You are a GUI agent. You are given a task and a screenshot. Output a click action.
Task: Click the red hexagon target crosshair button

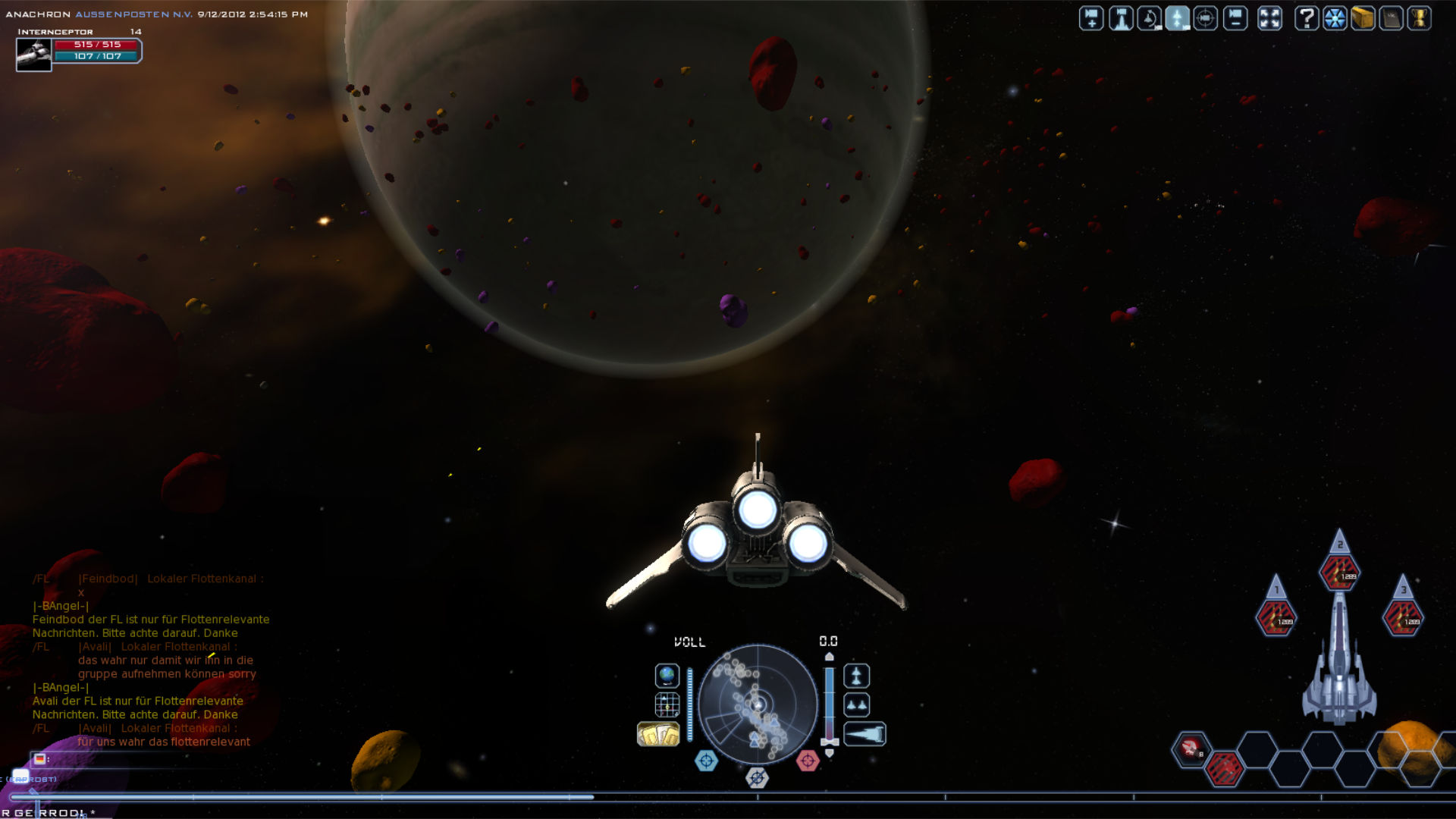(808, 760)
